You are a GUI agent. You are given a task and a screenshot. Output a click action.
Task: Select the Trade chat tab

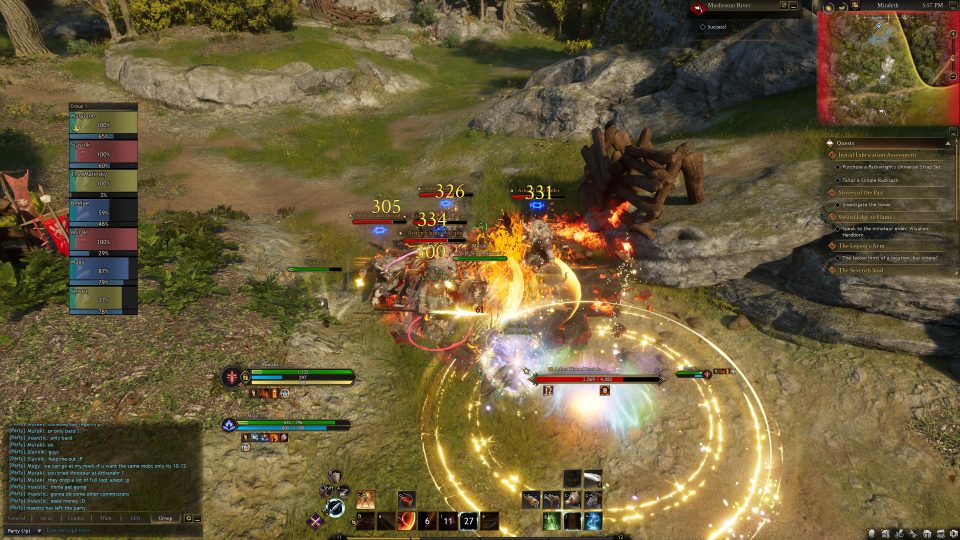pos(105,518)
